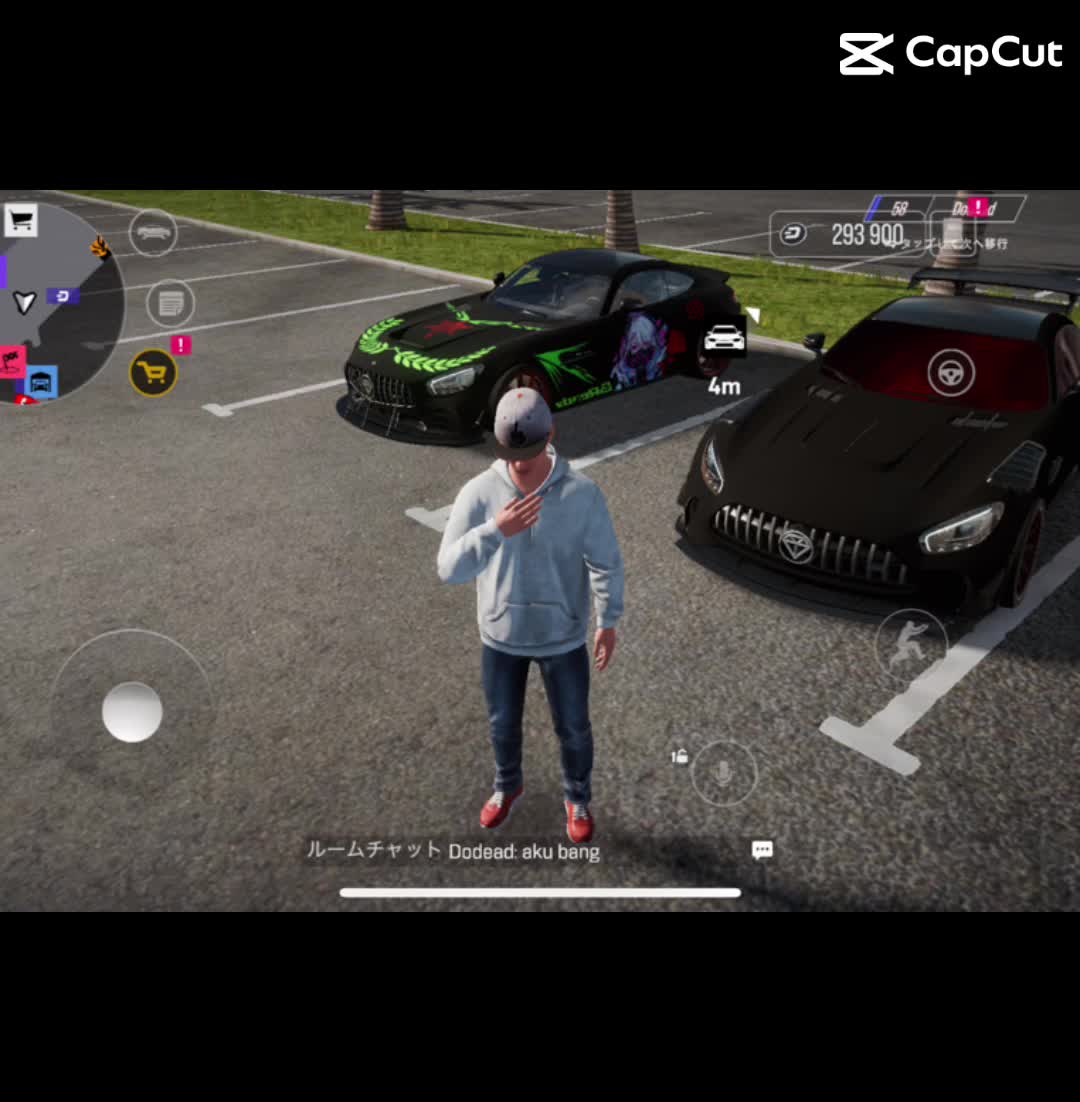
Task: Open the yellow shopping cart store
Action: [x=153, y=372]
